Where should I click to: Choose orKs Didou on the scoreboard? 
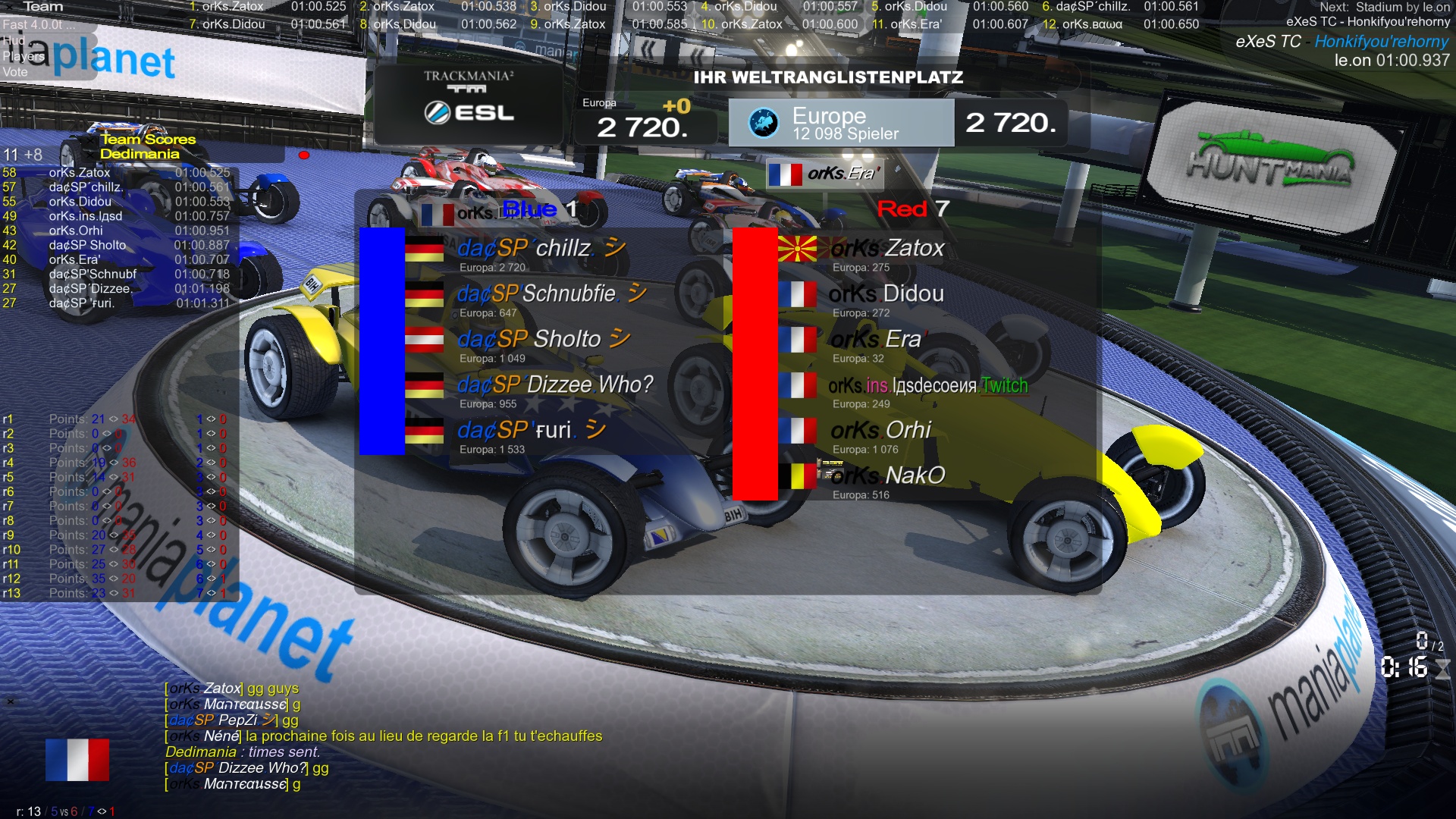(x=886, y=294)
